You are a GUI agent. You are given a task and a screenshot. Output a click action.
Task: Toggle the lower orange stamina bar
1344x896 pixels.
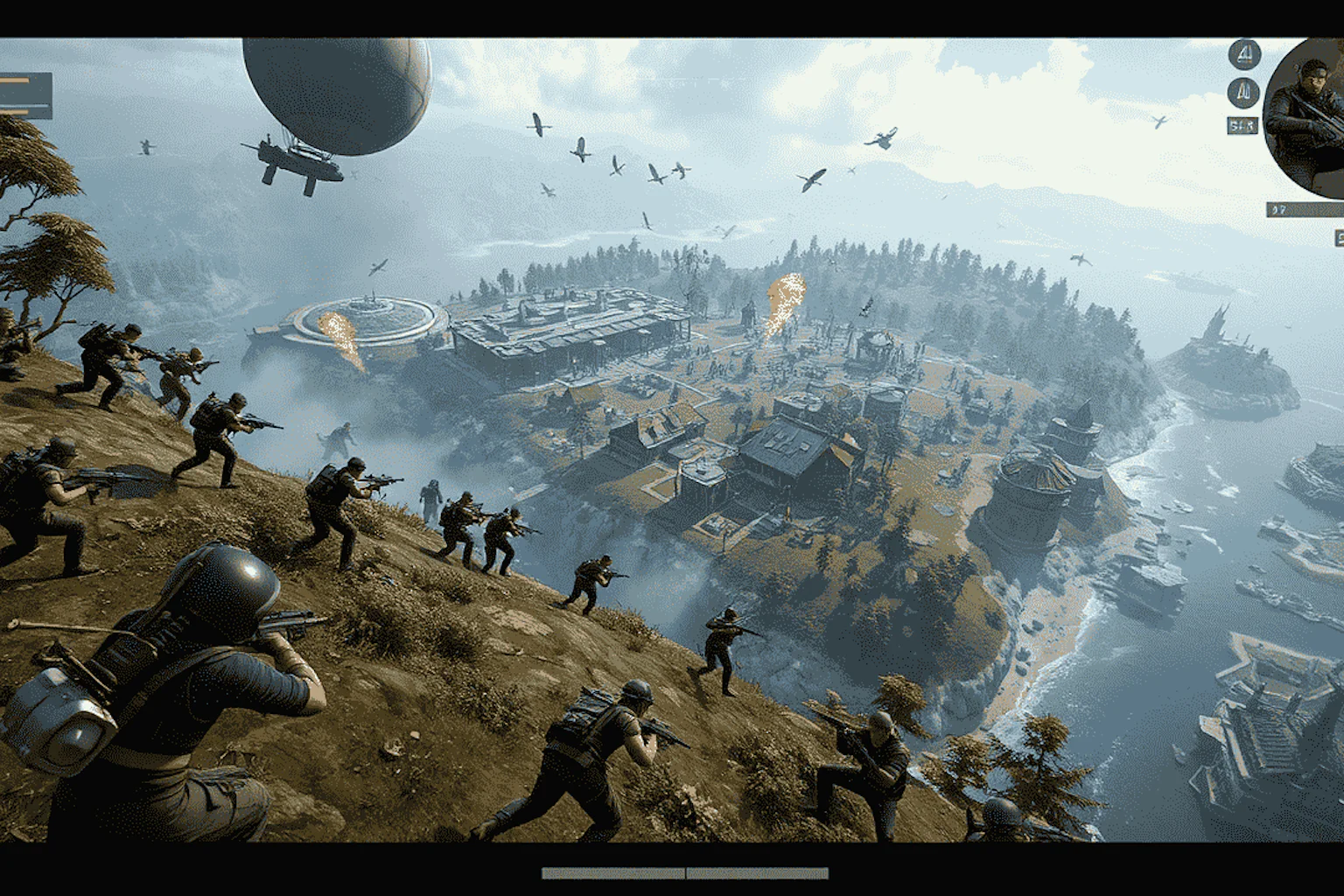(16, 112)
